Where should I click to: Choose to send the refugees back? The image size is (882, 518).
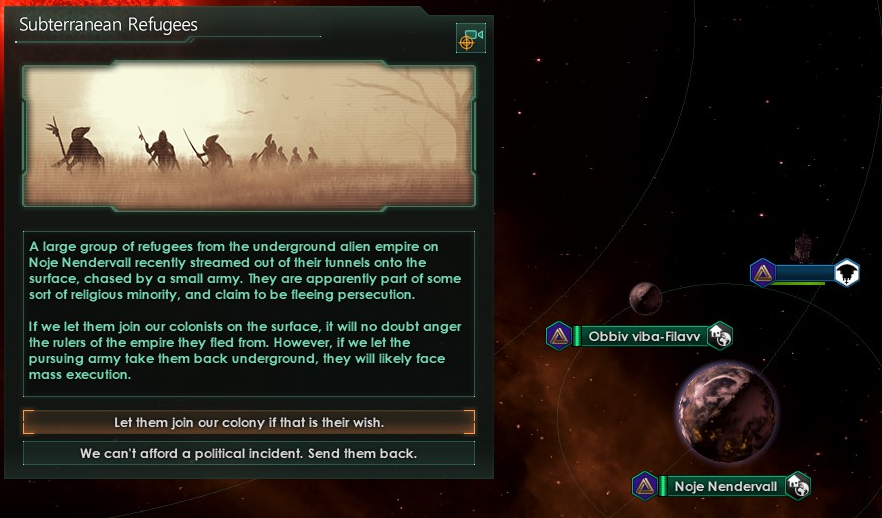tap(249, 454)
